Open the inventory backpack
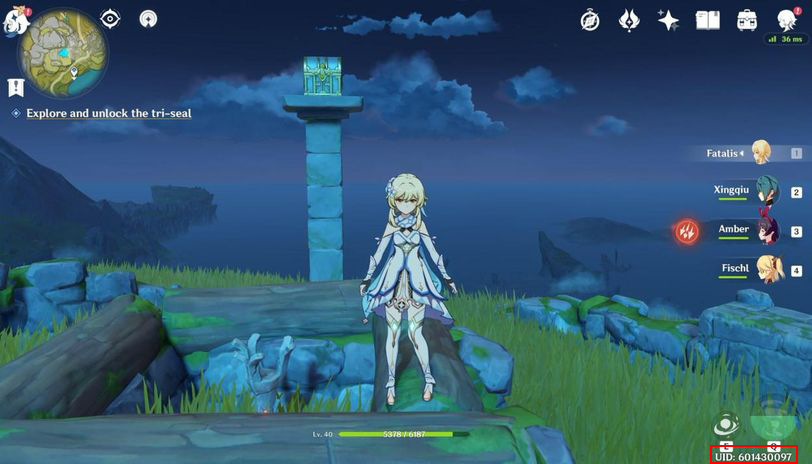This screenshot has height=464, width=812. (x=747, y=20)
